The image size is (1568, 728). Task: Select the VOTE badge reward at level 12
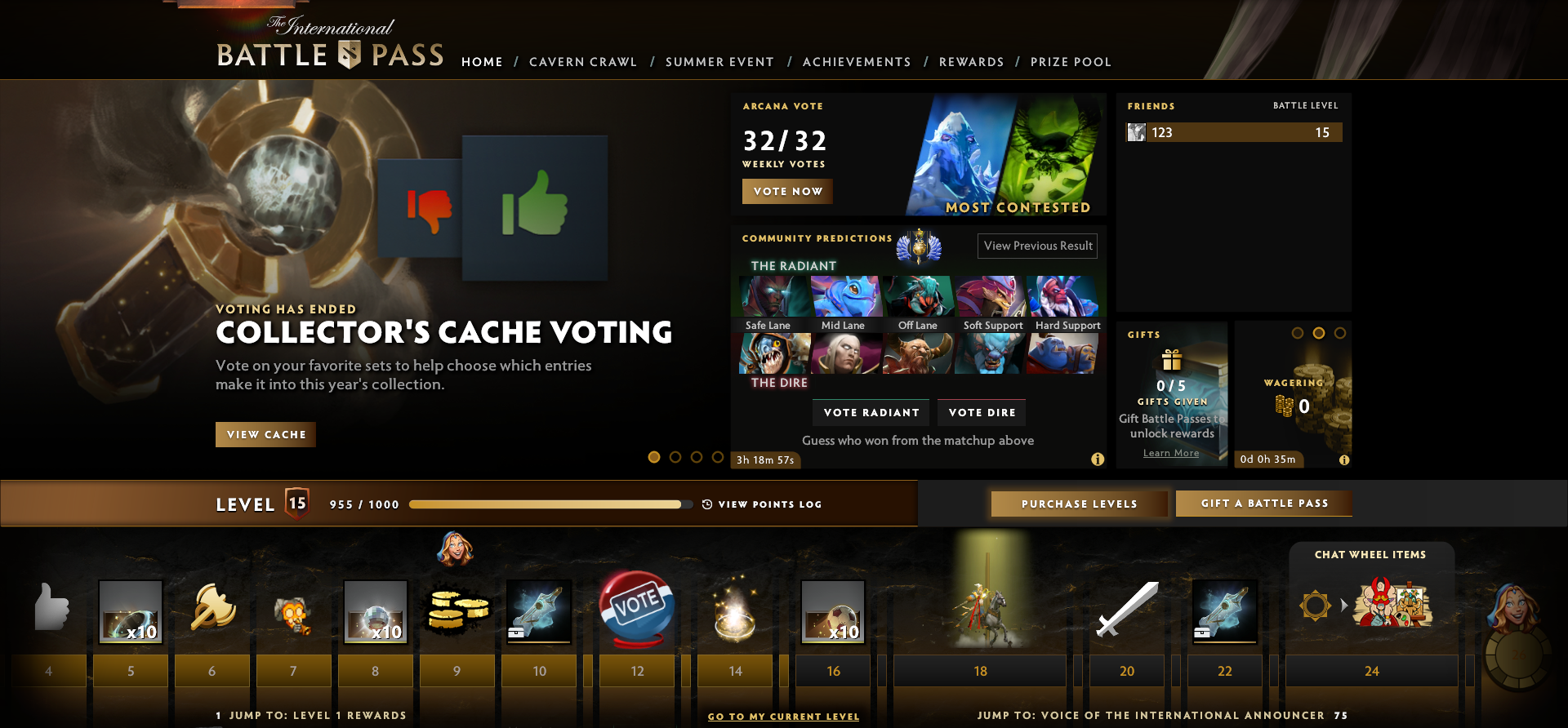(x=636, y=611)
